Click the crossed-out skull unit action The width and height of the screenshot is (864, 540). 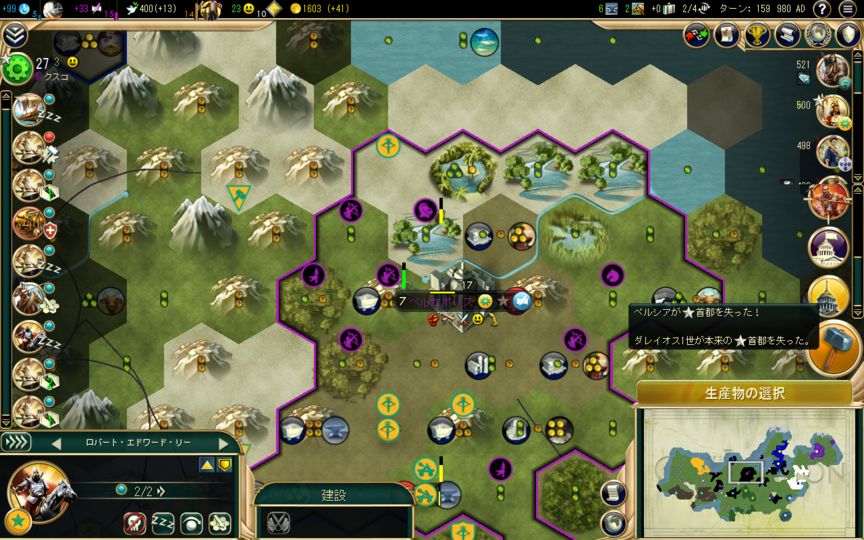click(x=135, y=522)
